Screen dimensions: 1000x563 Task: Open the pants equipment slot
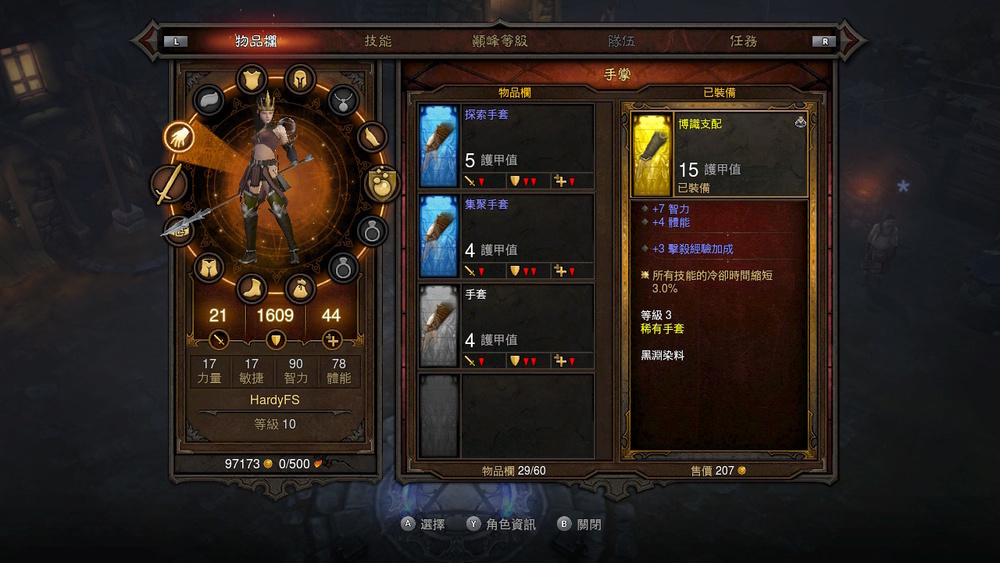[208, 267]
